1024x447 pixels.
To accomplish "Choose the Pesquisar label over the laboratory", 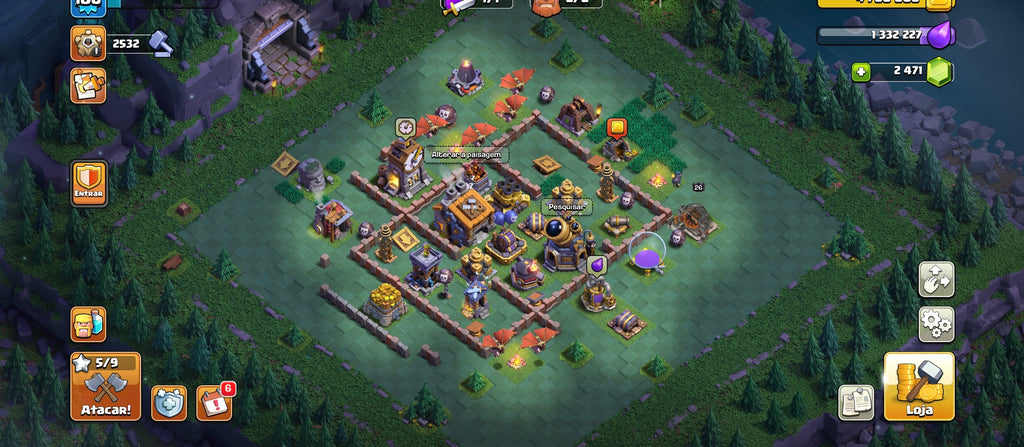I will [x=567, y=207].
